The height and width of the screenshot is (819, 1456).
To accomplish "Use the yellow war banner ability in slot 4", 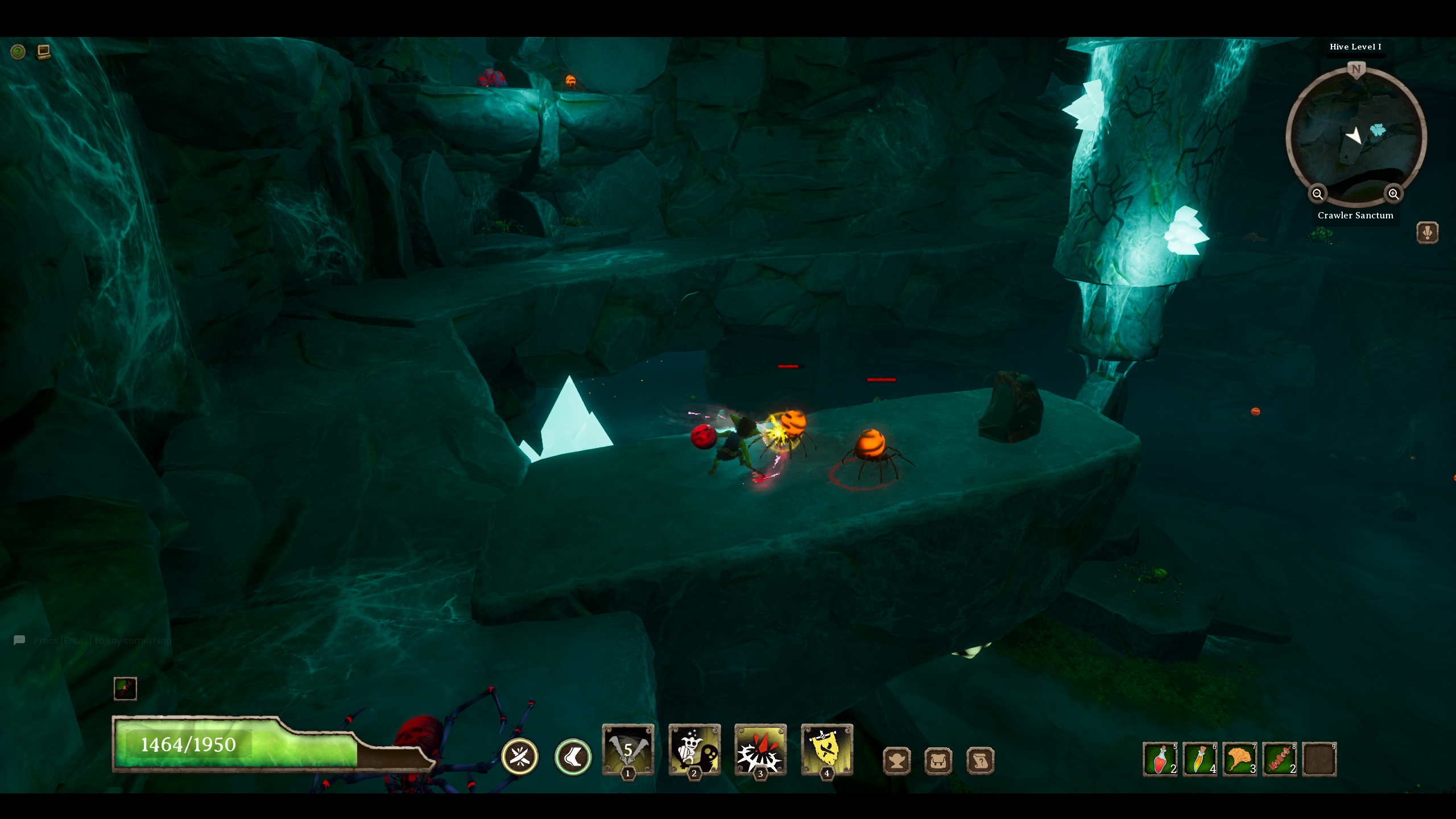I will tap(828, 751).
